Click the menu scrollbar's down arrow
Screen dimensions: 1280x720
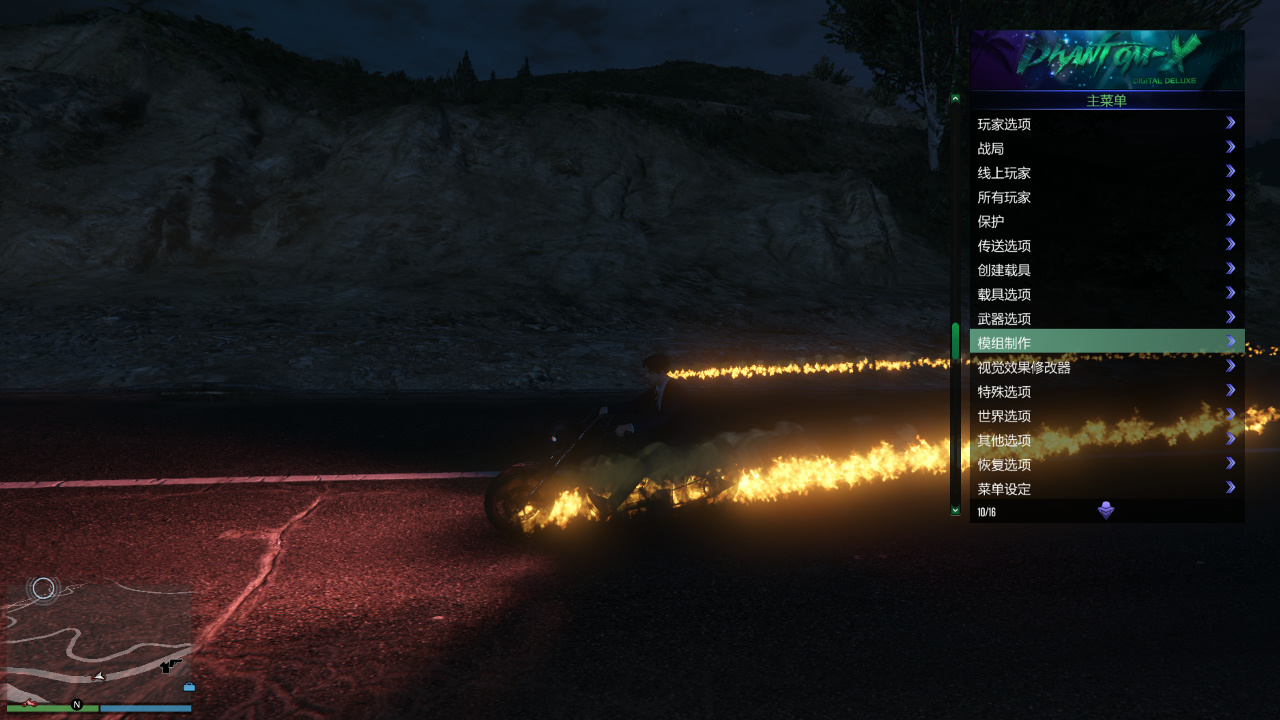(x=955, y=510)
